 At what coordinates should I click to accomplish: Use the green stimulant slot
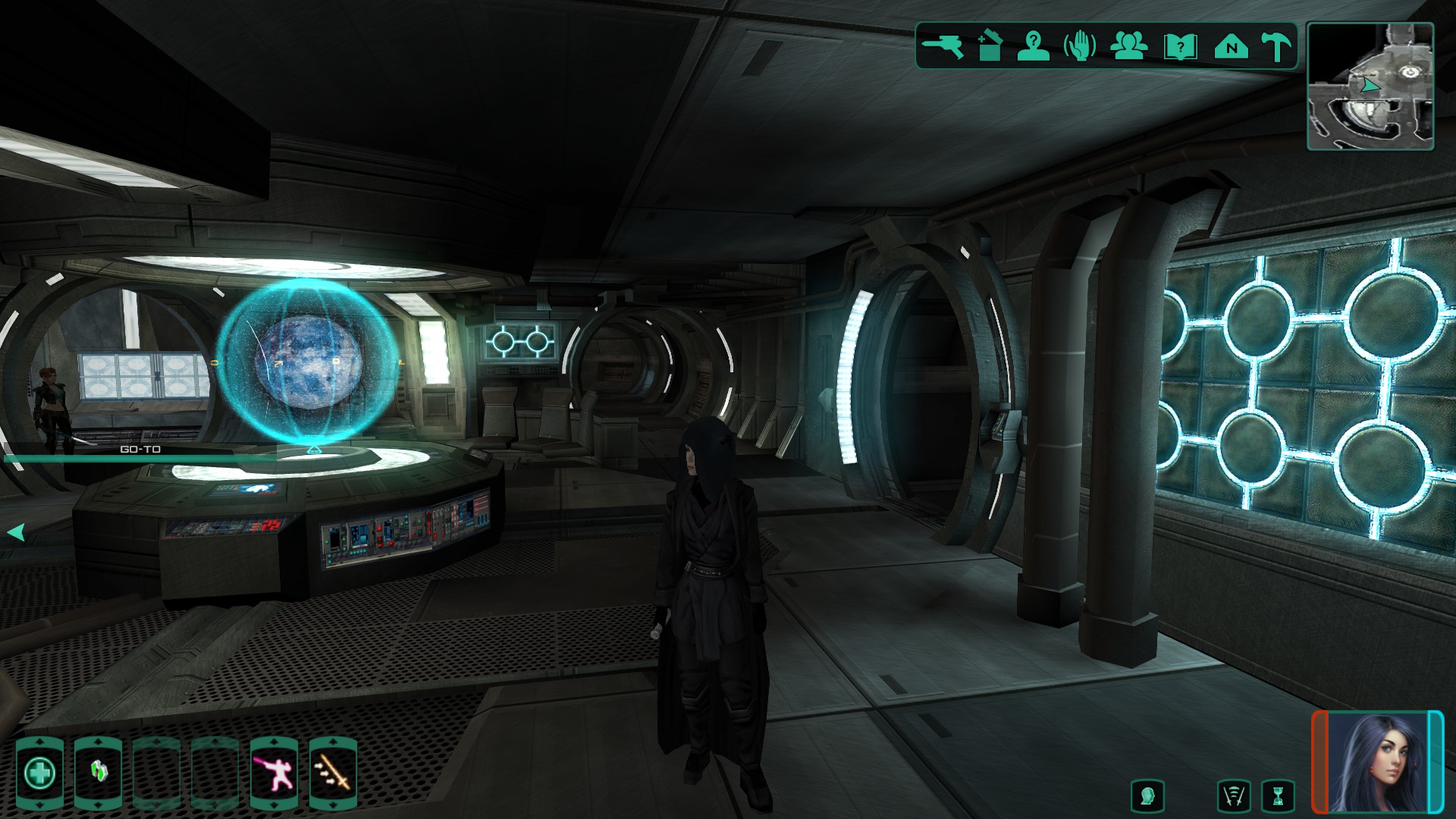(x=99, y=773)
